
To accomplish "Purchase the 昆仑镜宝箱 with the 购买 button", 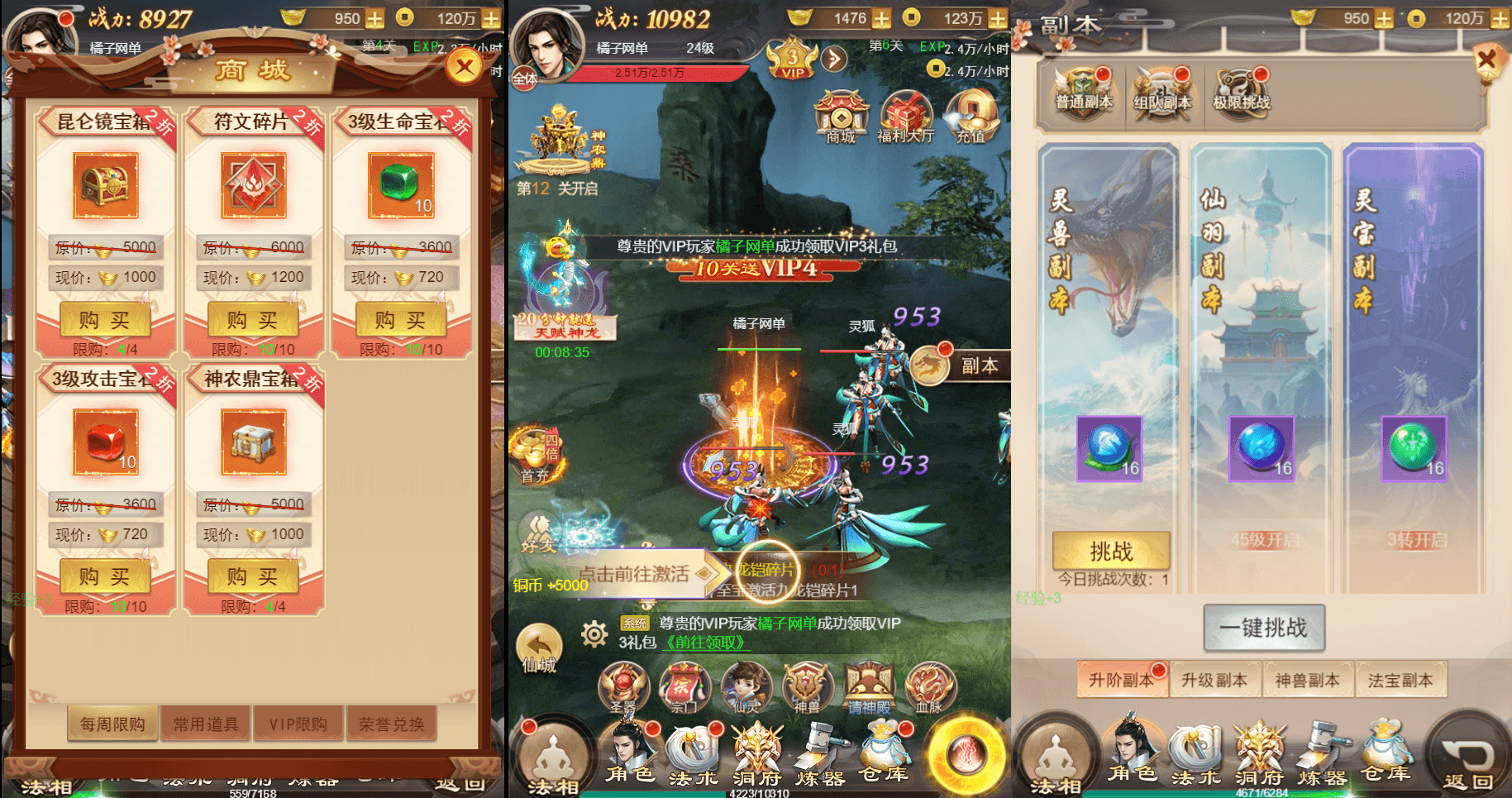I will pos(104,320).
